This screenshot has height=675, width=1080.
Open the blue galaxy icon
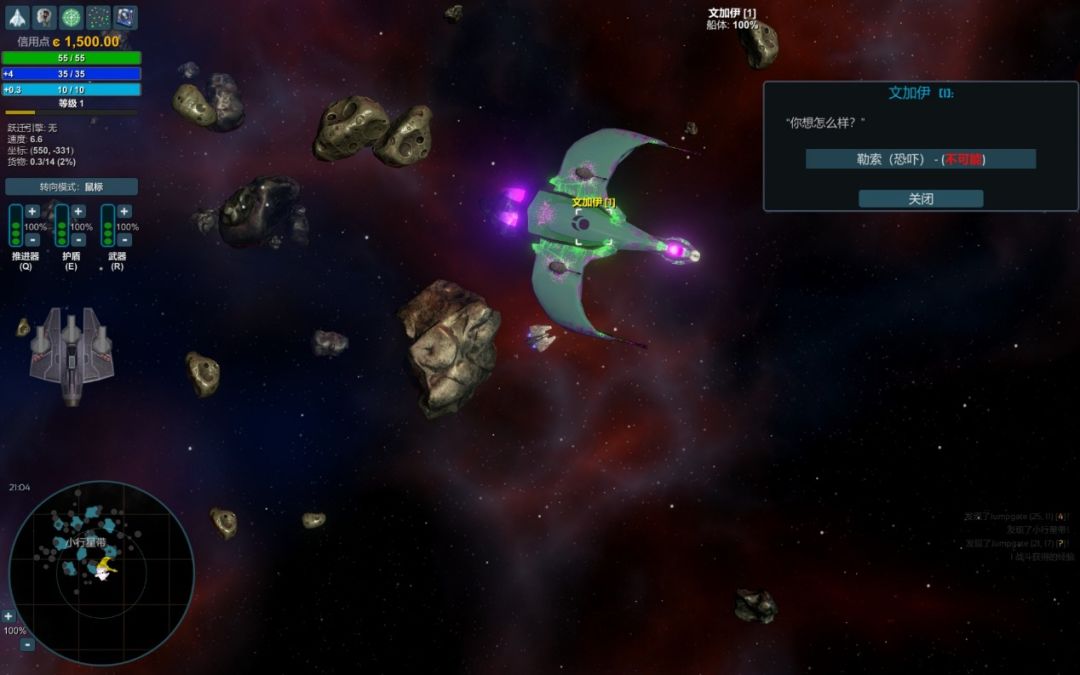pos(125,17)
